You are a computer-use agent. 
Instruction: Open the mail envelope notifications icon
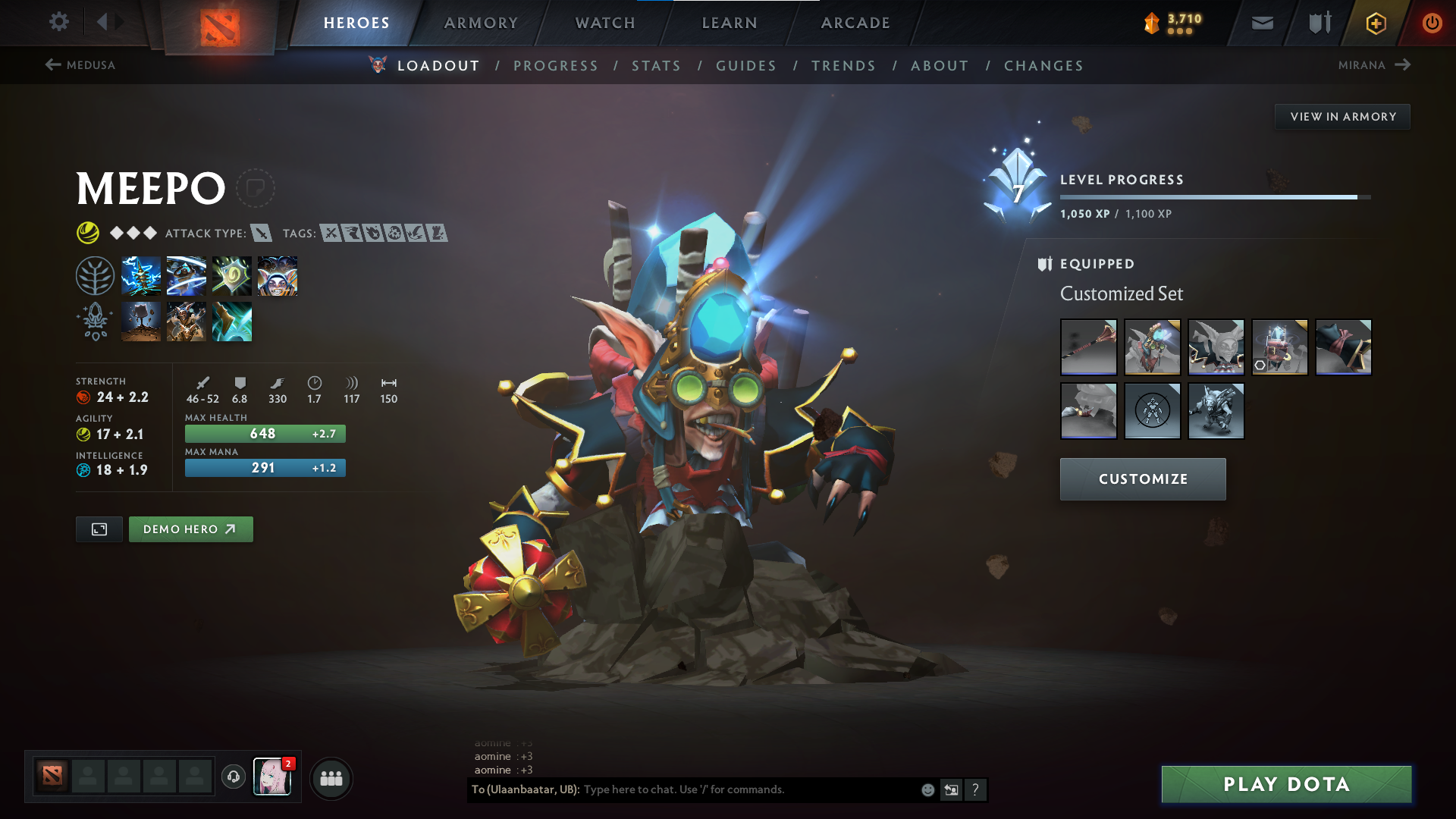[1262, 23]
